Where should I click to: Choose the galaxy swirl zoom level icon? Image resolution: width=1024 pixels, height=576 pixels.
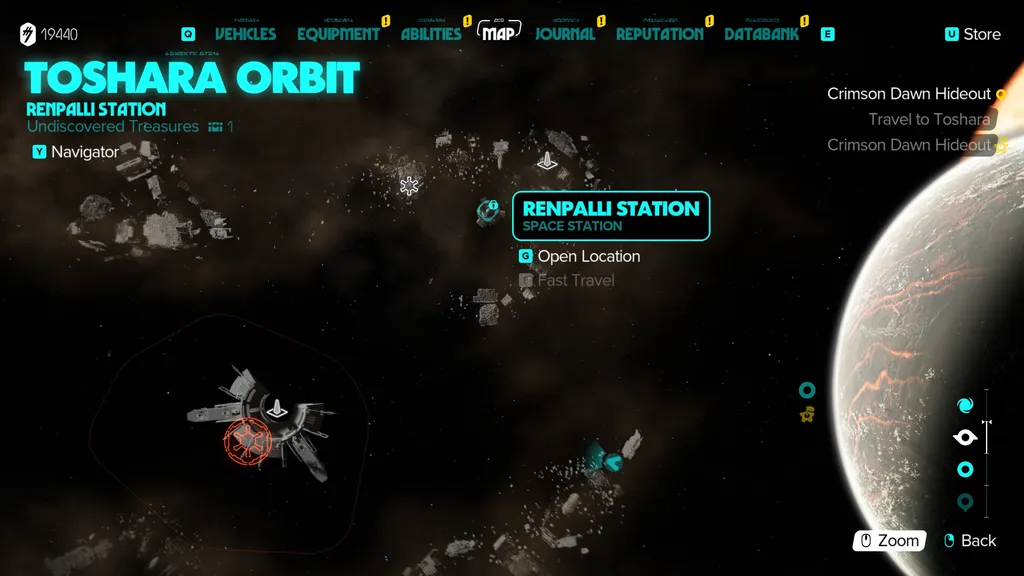tap(965, 405)
